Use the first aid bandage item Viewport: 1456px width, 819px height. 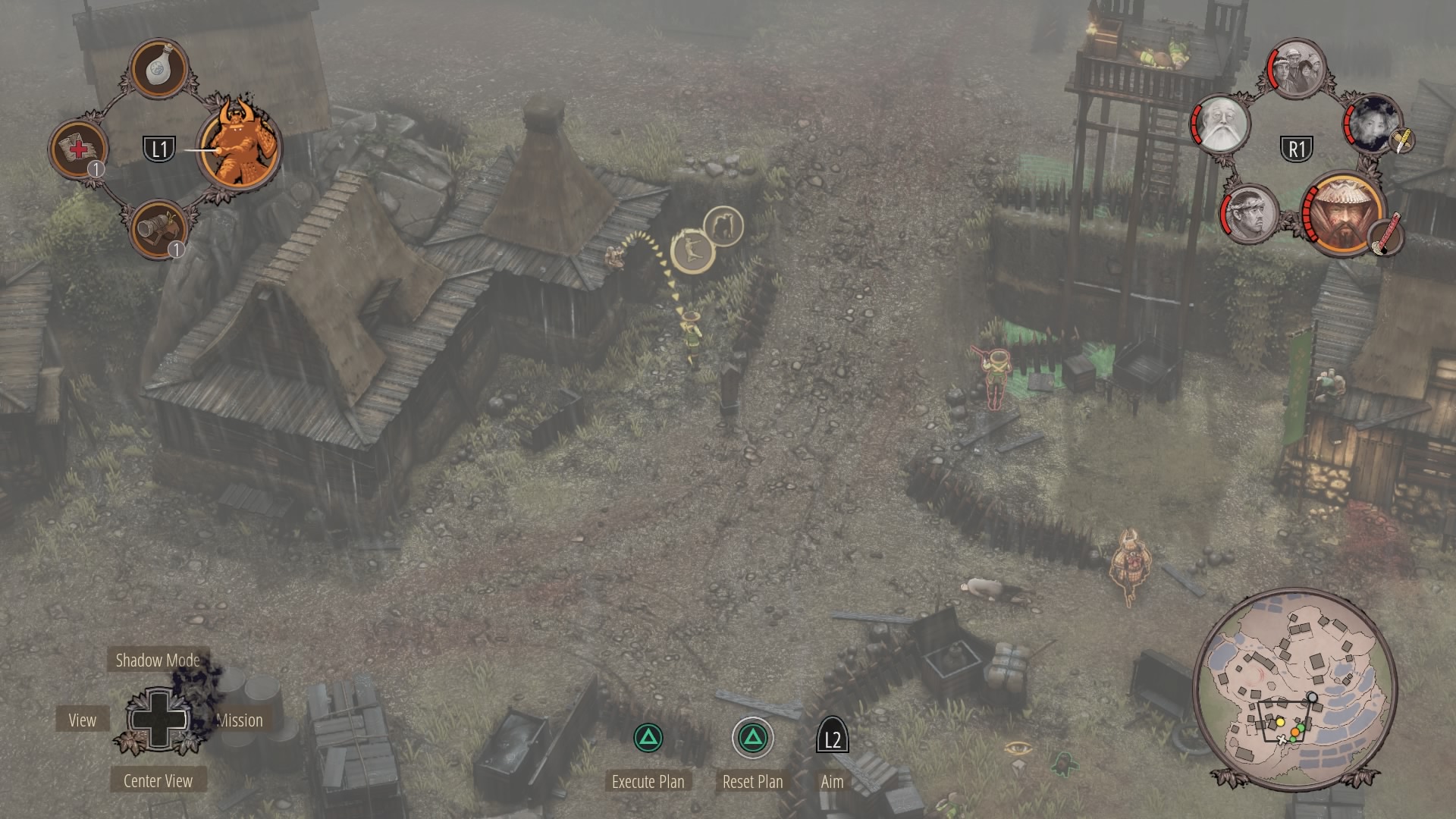pyautogui.click(x=78, y=149)
